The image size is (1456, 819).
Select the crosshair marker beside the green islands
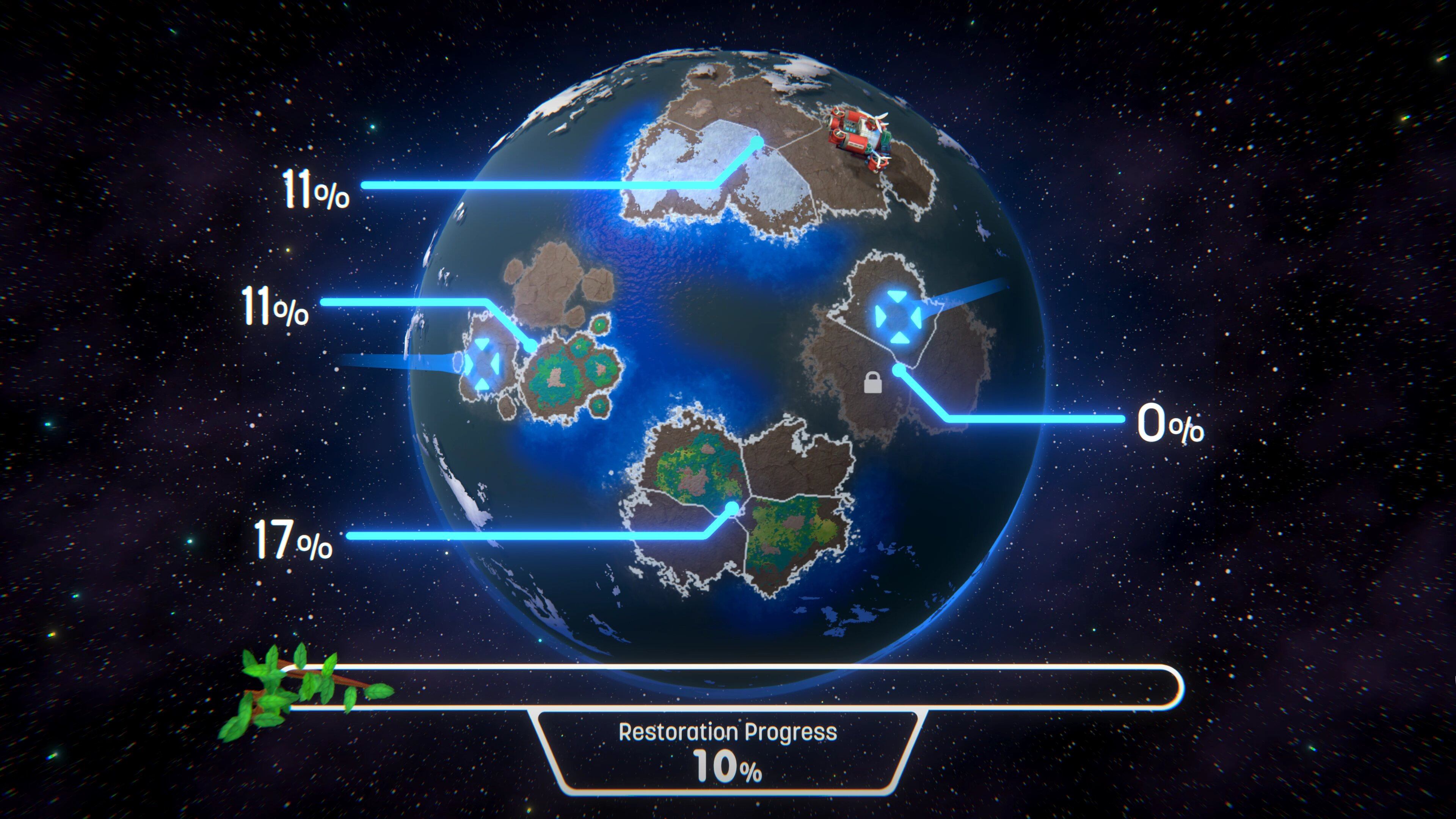tap(482, 364)
